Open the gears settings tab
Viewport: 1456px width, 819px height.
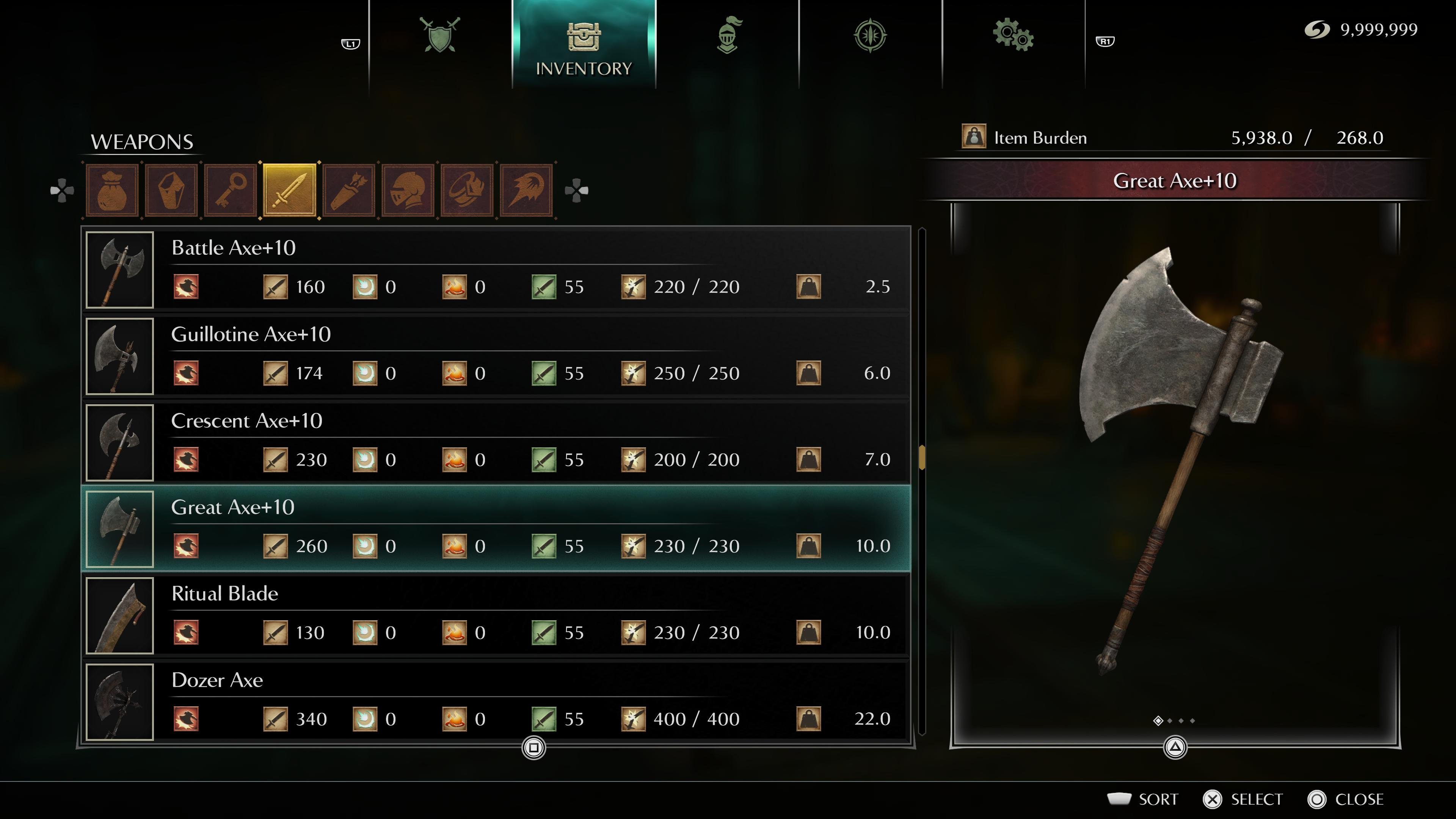[1013, 35]
